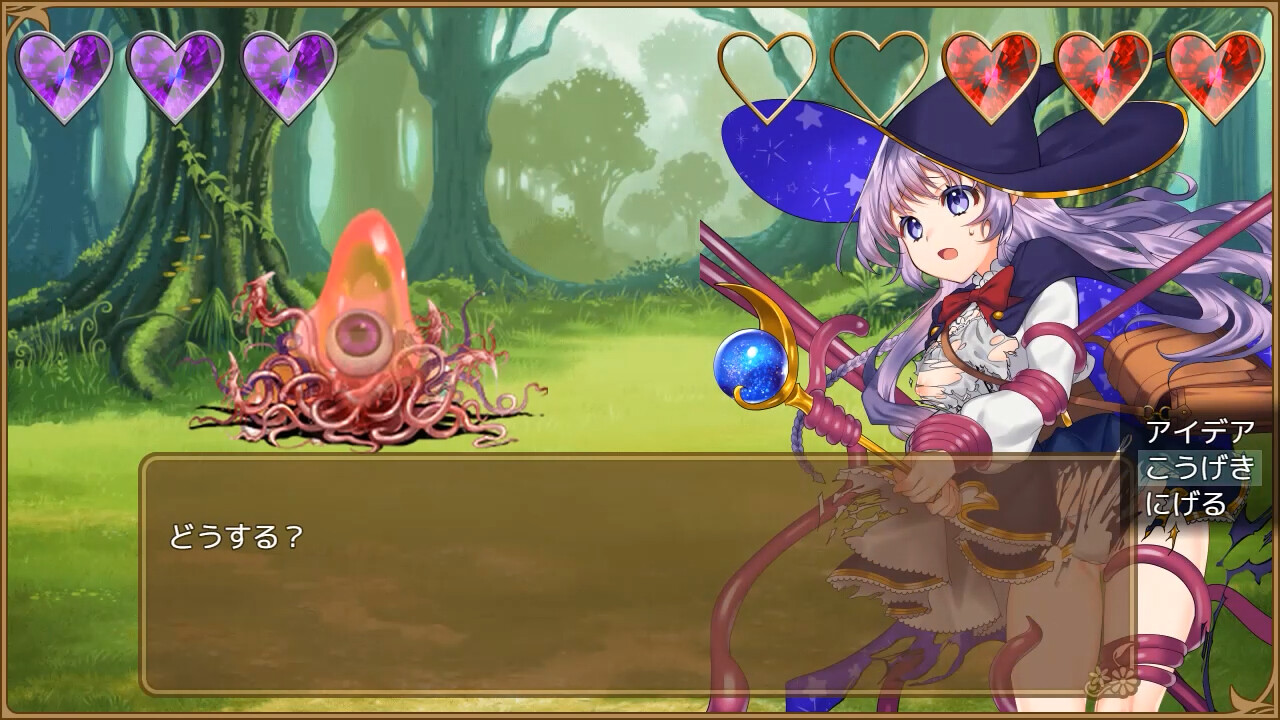Click the second empty player heart
Viewport: 1280px width, 720px height.
[880, 70]
